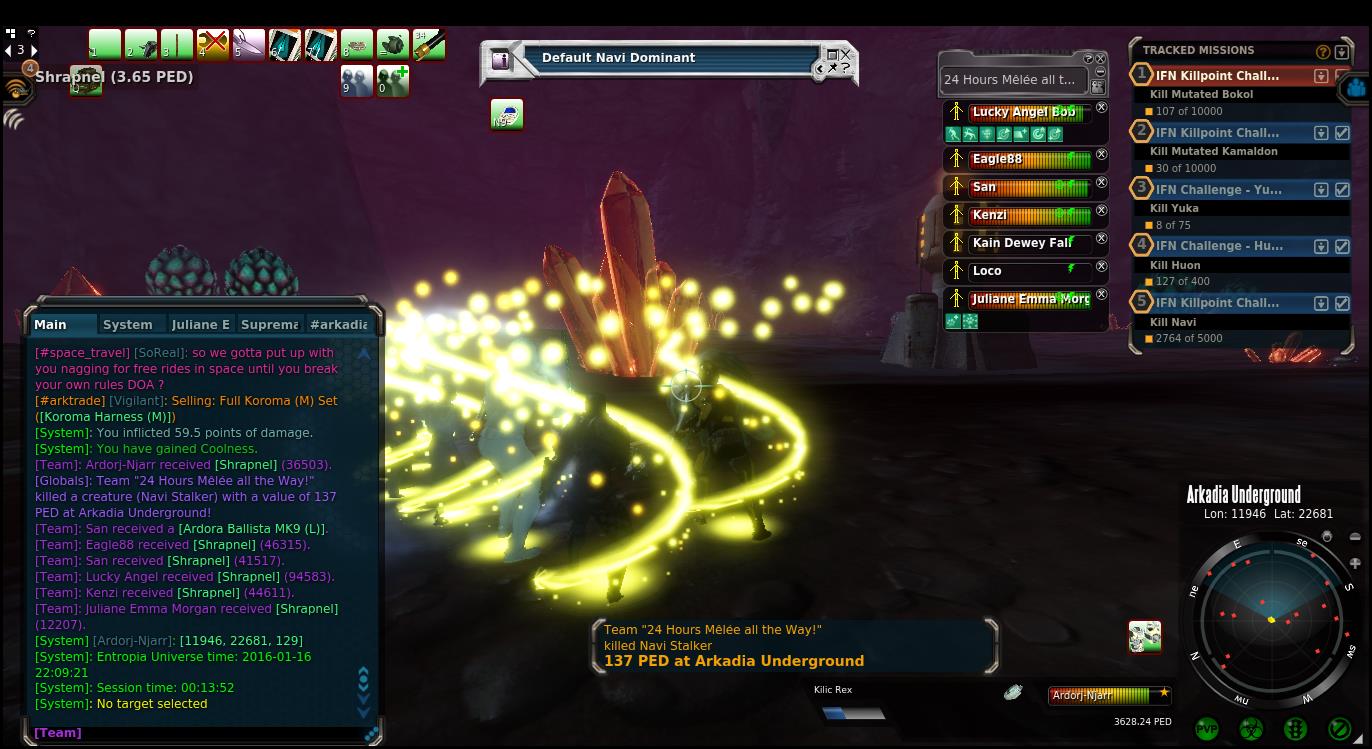Select team member Kenzi
The height and width of the screenshot is (749, 1372).
click(x=1018, y=215)
